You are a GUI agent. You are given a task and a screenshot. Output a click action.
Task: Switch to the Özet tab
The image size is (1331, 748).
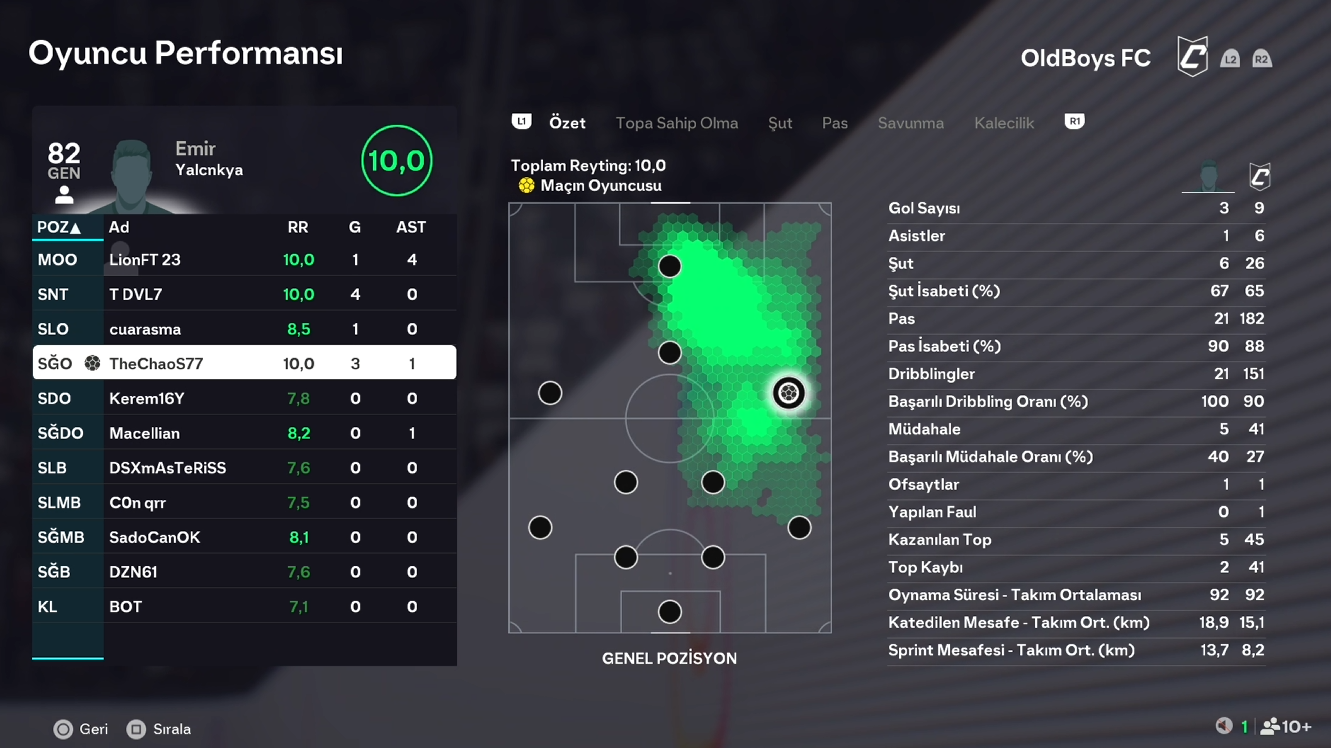coord(567,123)
